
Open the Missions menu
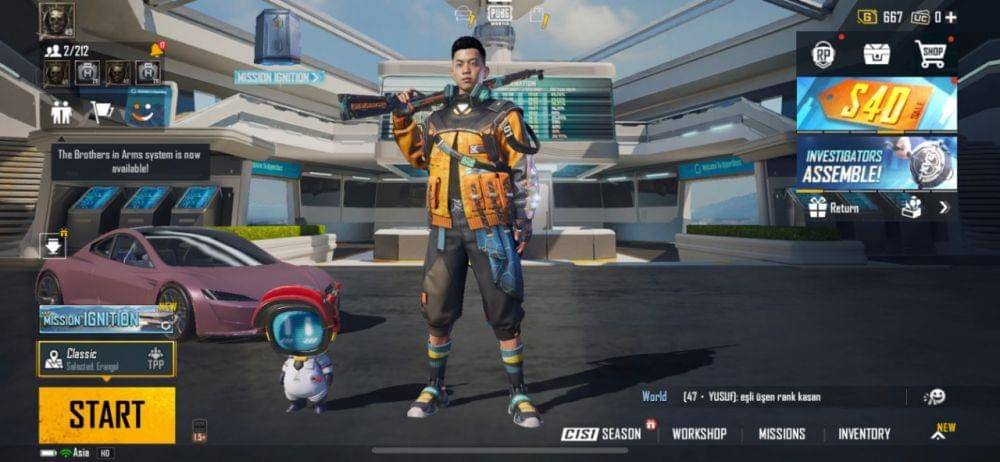tap(782, 434)
